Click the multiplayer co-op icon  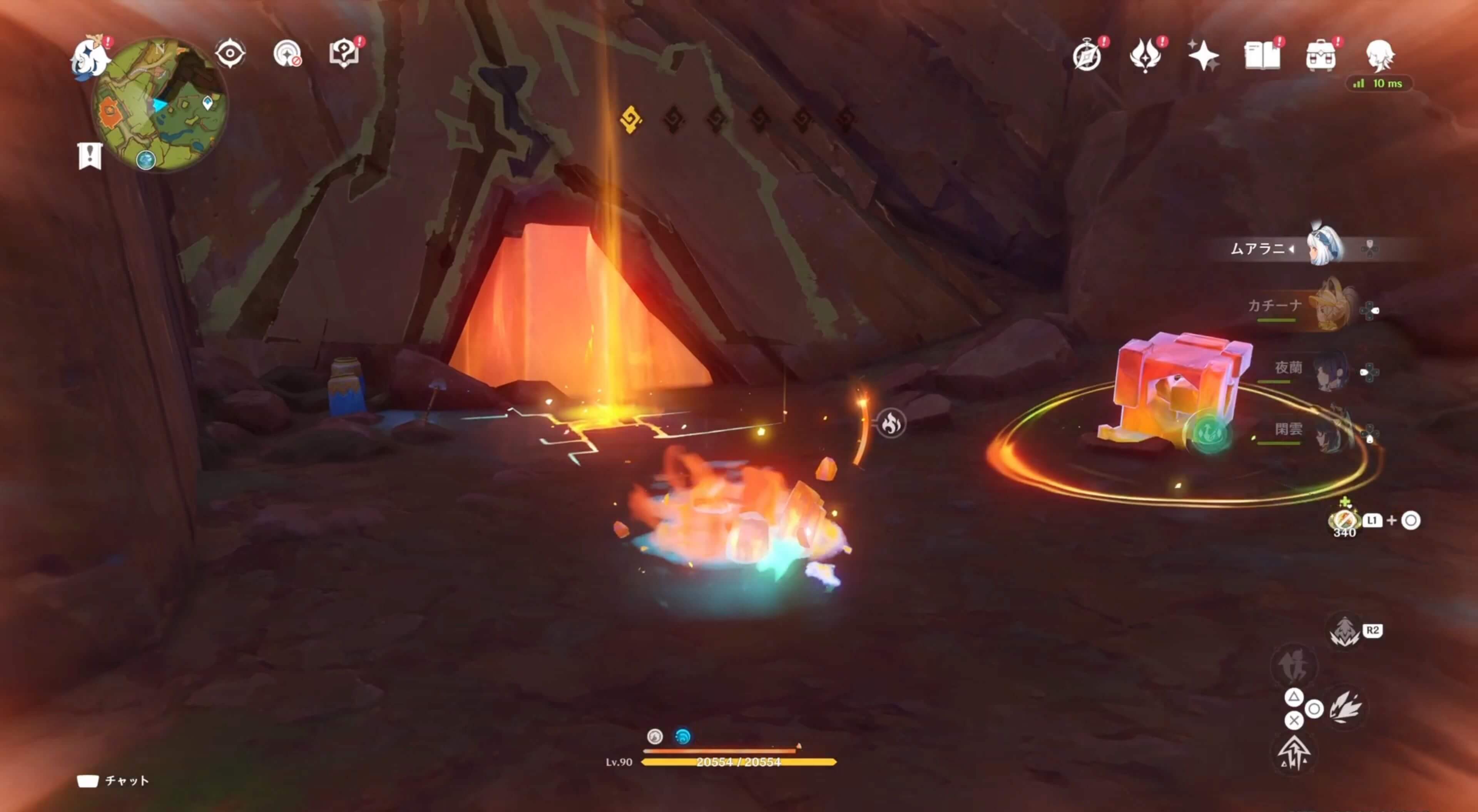click(287, 54)
